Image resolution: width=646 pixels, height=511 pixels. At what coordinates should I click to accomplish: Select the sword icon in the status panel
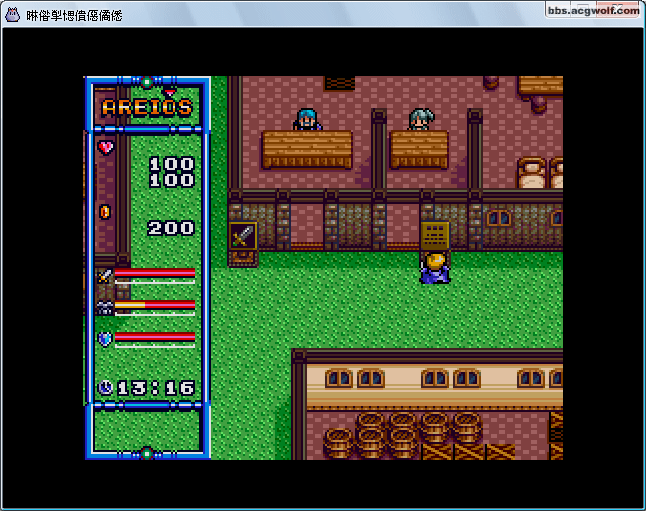click(x=105, y=274)
